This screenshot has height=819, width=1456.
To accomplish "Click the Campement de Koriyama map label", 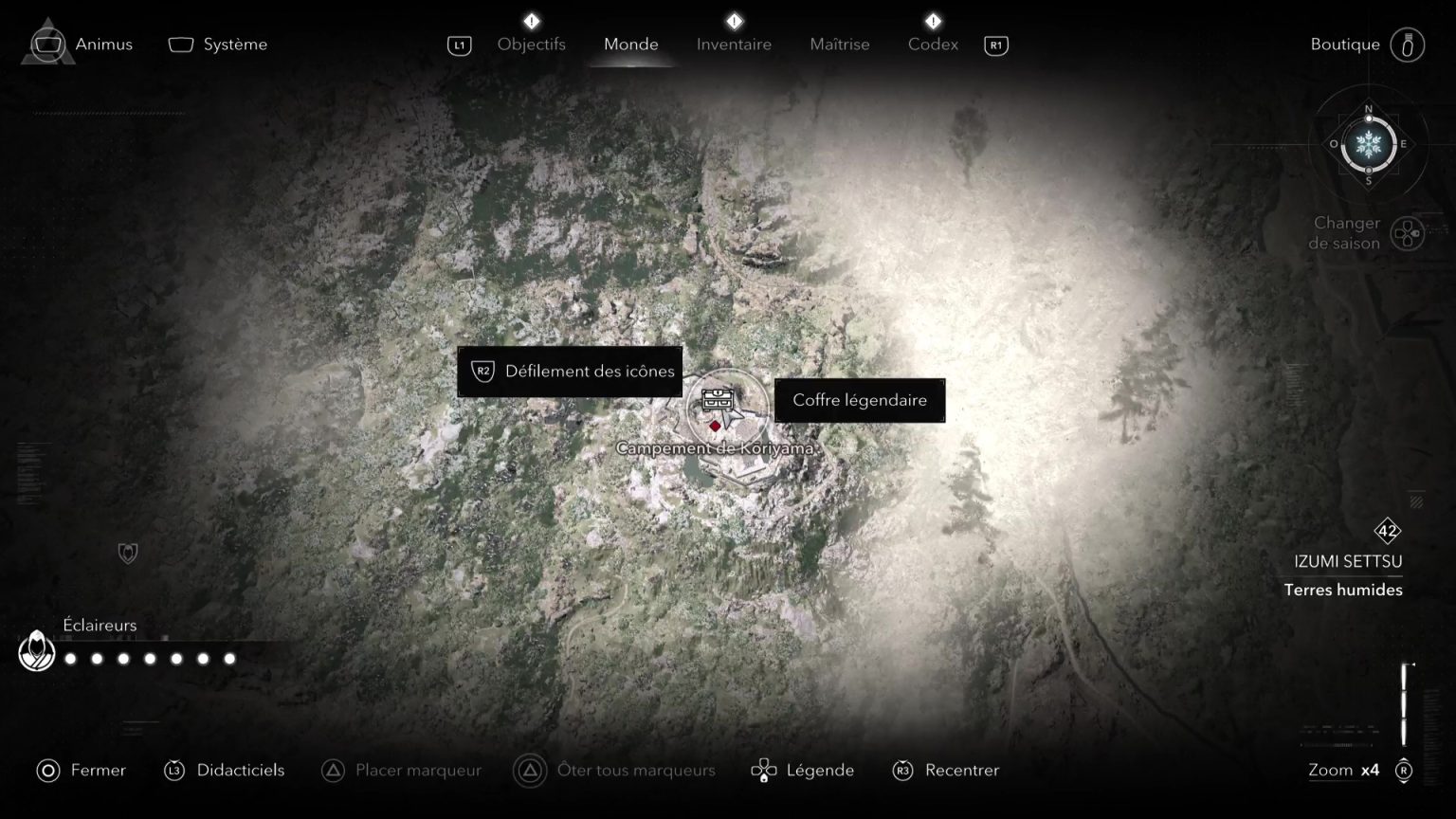I will click(718, 446).
